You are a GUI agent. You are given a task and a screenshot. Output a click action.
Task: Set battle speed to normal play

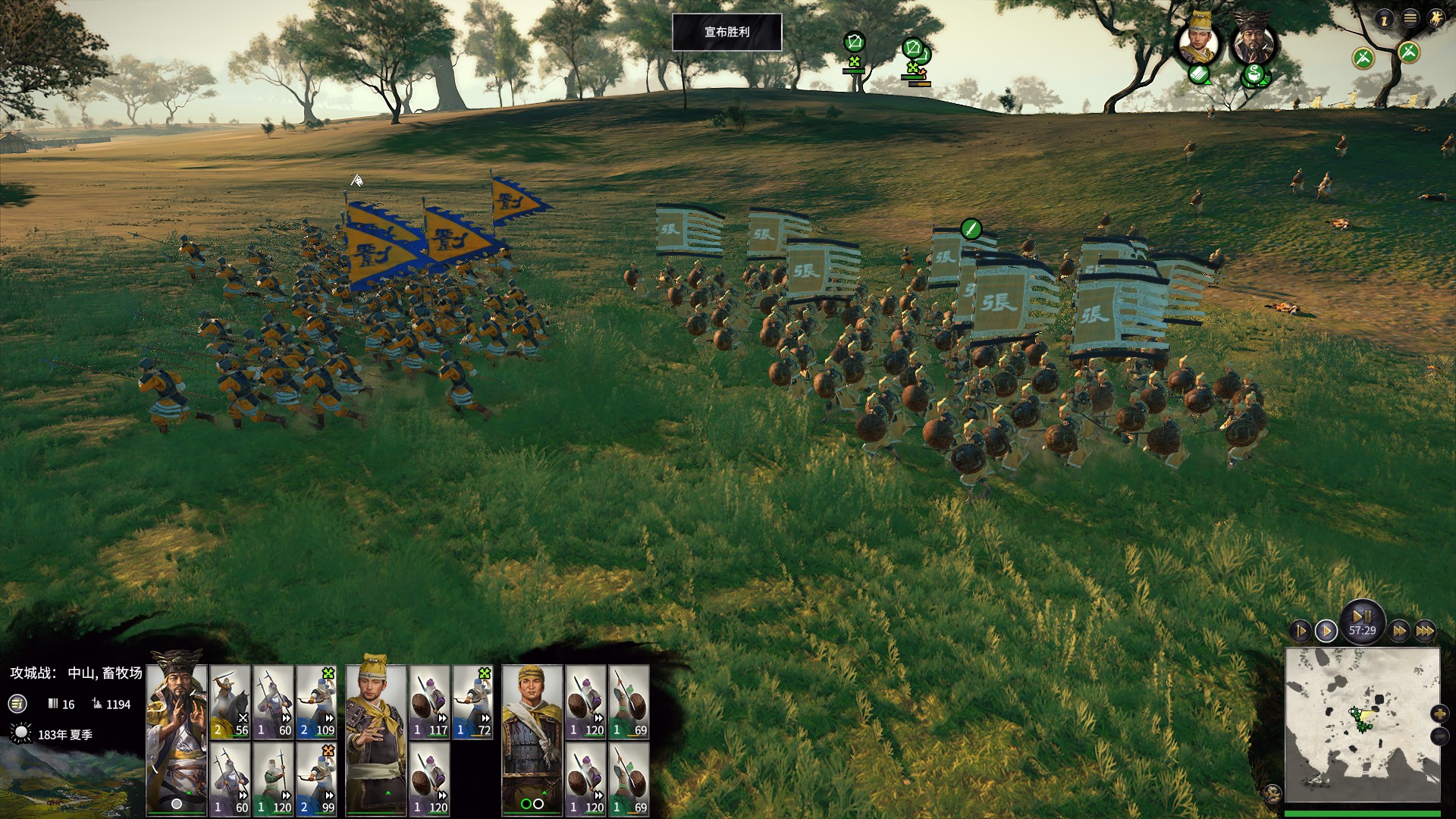[1326, 631]
